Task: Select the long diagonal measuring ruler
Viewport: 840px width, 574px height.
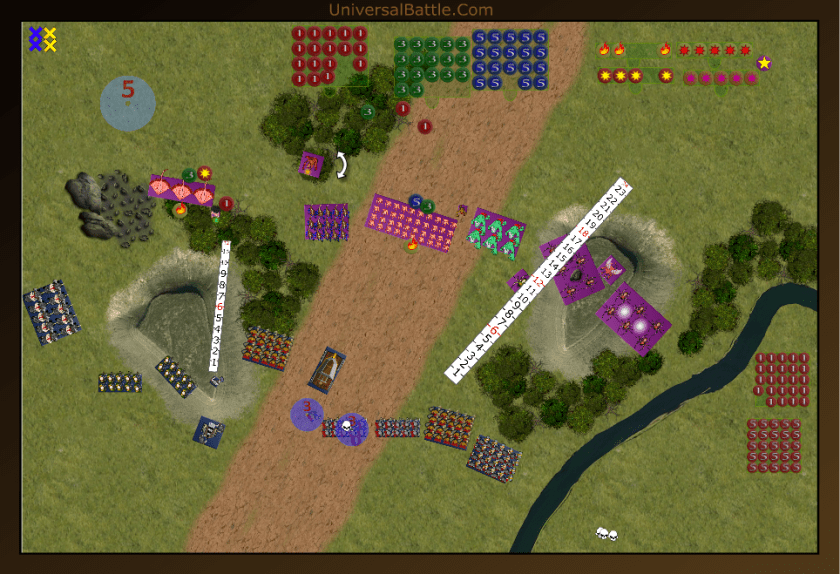Action: (x=540, y=279)
